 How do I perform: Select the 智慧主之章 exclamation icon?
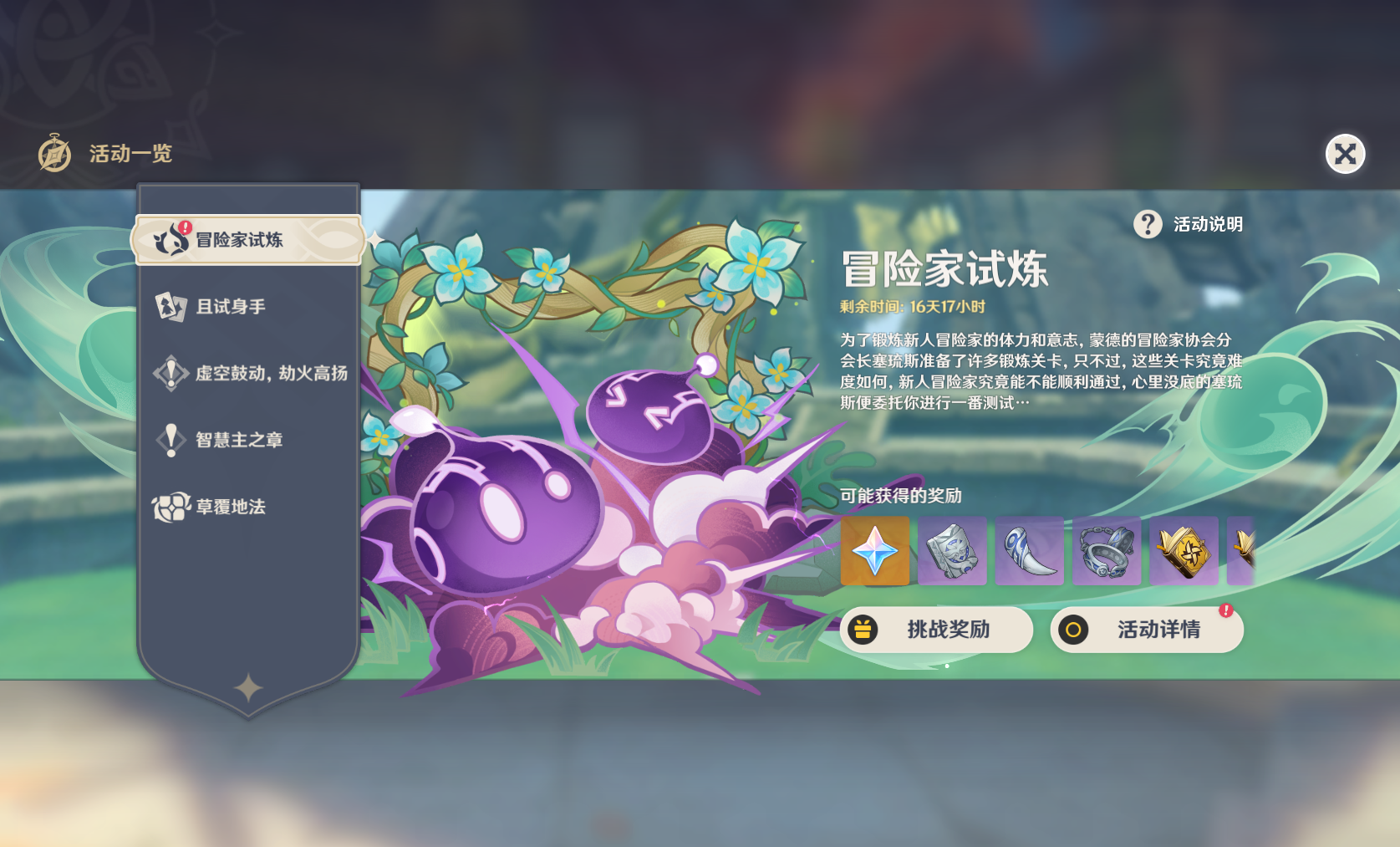(x=170, y=441)
